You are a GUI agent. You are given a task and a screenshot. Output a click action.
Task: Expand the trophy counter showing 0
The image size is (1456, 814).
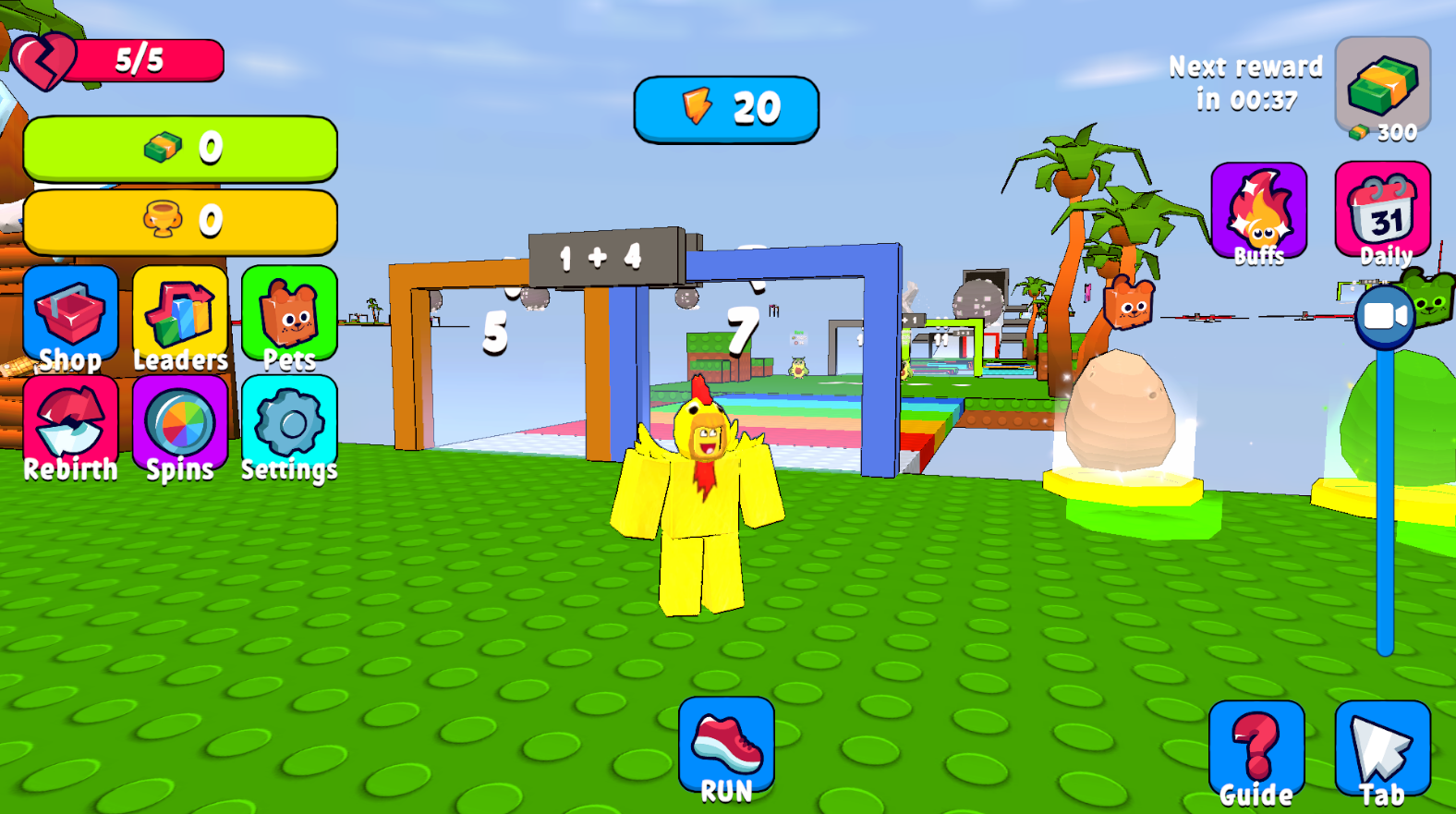pyautogui.click(x=181, y=220)
